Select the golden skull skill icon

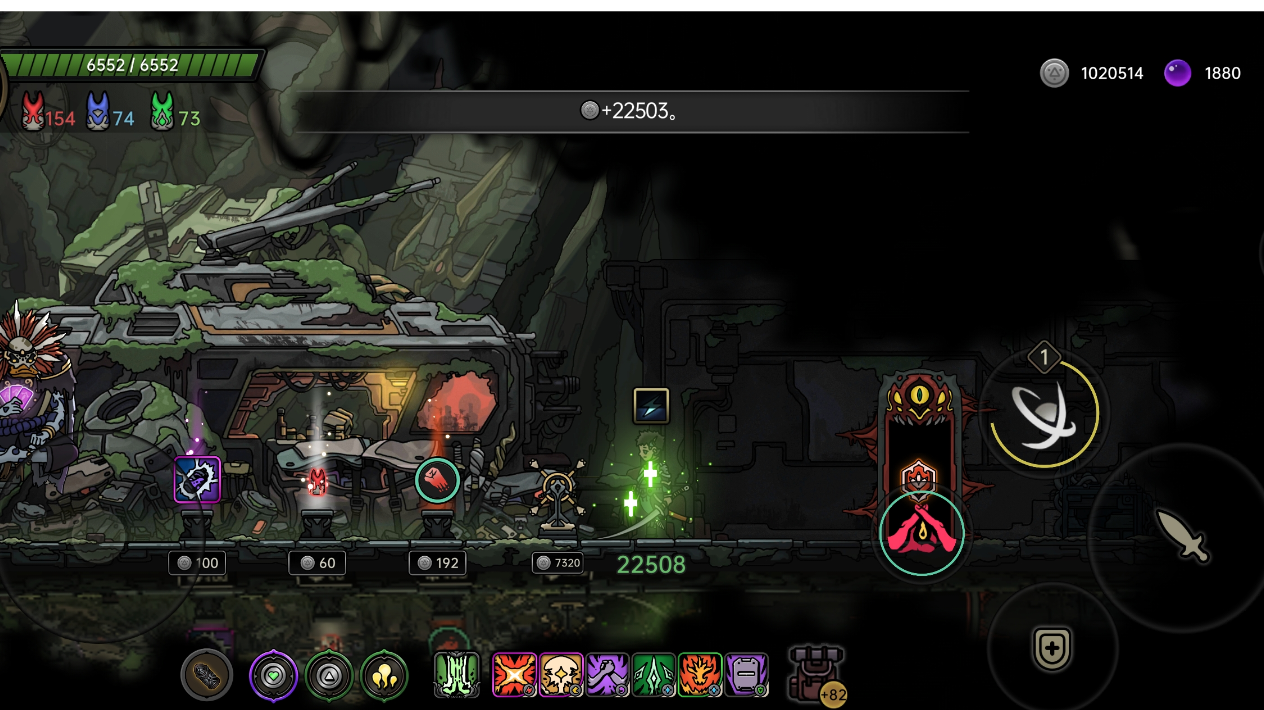[x=561, y=675]
